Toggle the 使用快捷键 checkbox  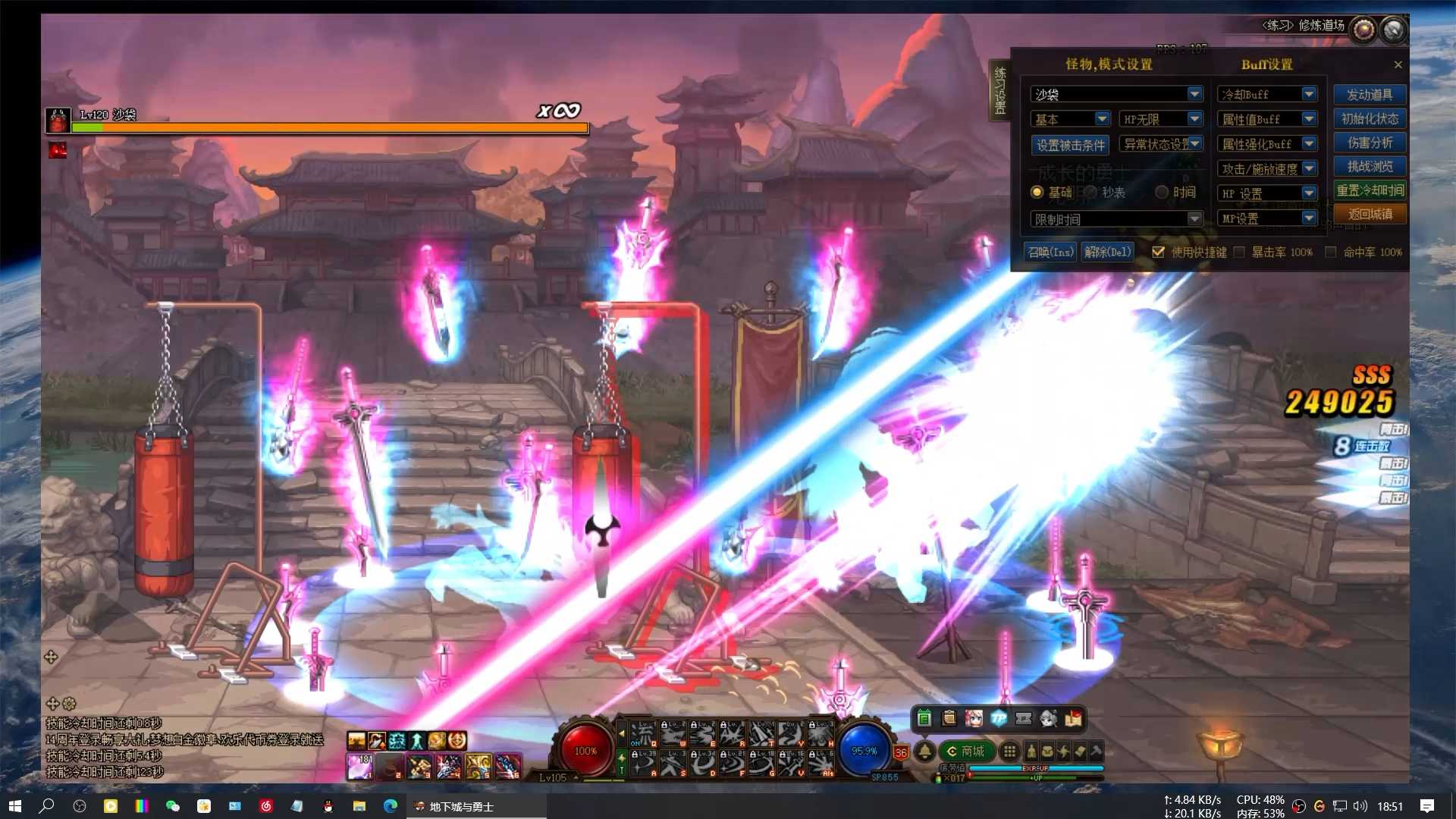[x=1158, y=252]
